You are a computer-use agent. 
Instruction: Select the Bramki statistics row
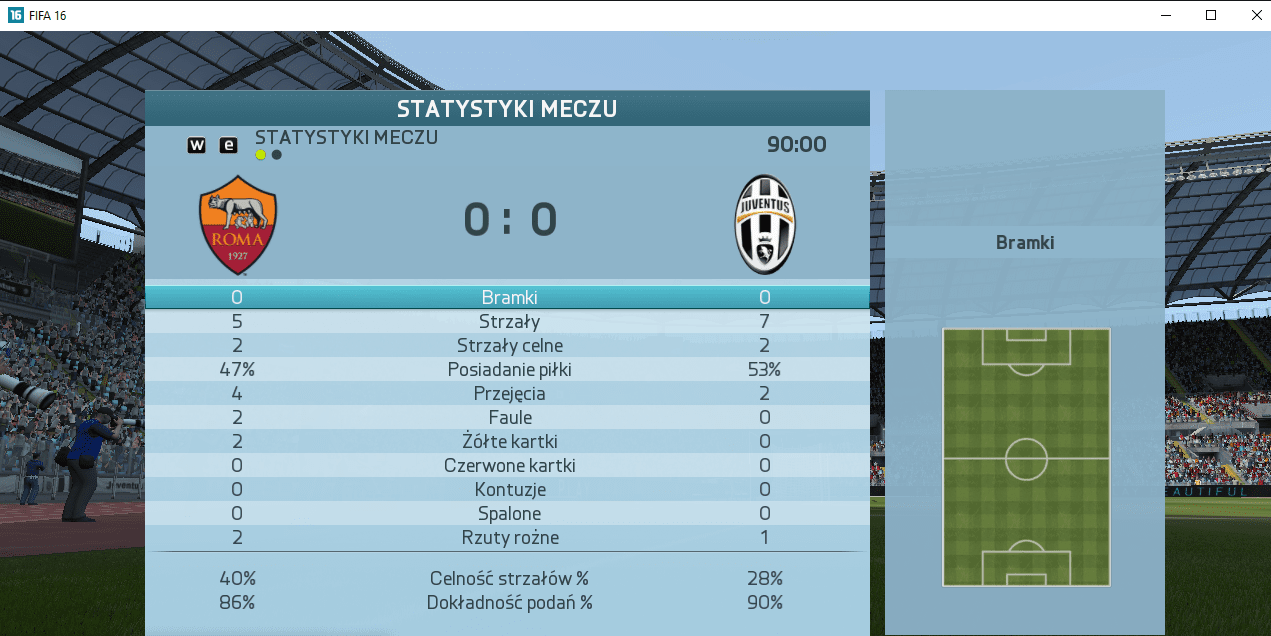pyautogui.click(x=508, y=297)
